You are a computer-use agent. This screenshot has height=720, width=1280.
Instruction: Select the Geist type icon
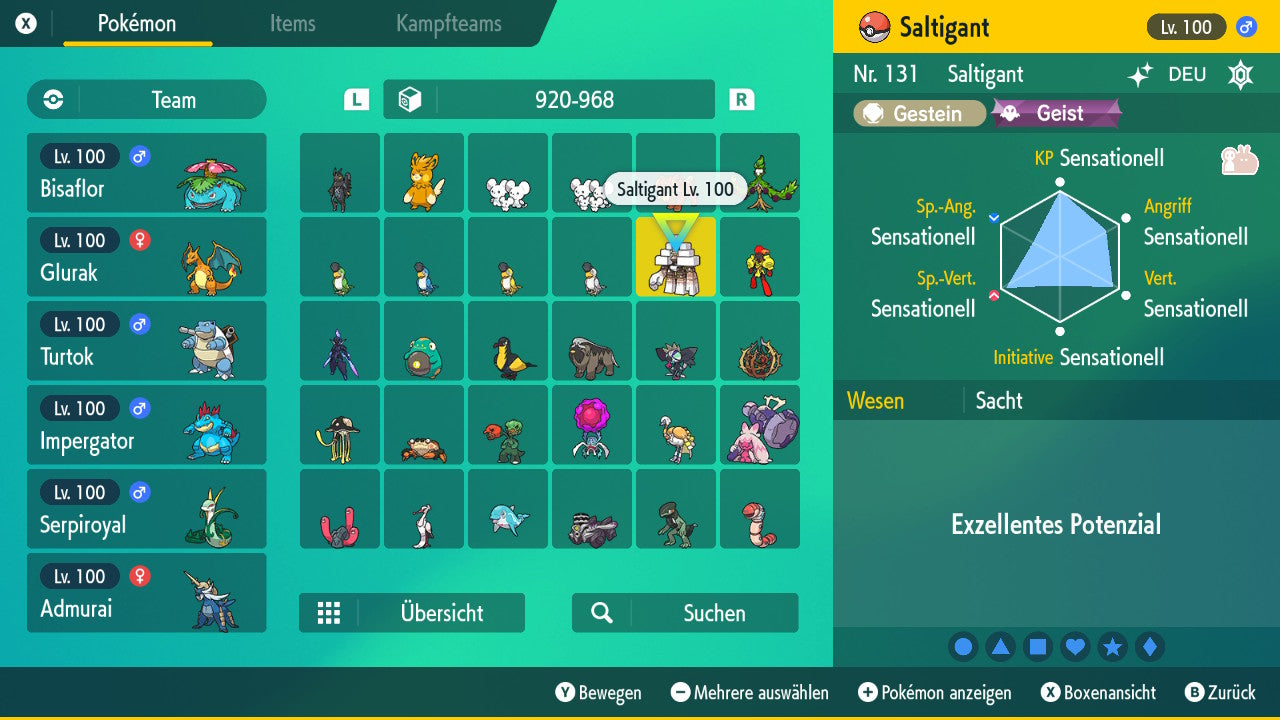click(1057, 113)
